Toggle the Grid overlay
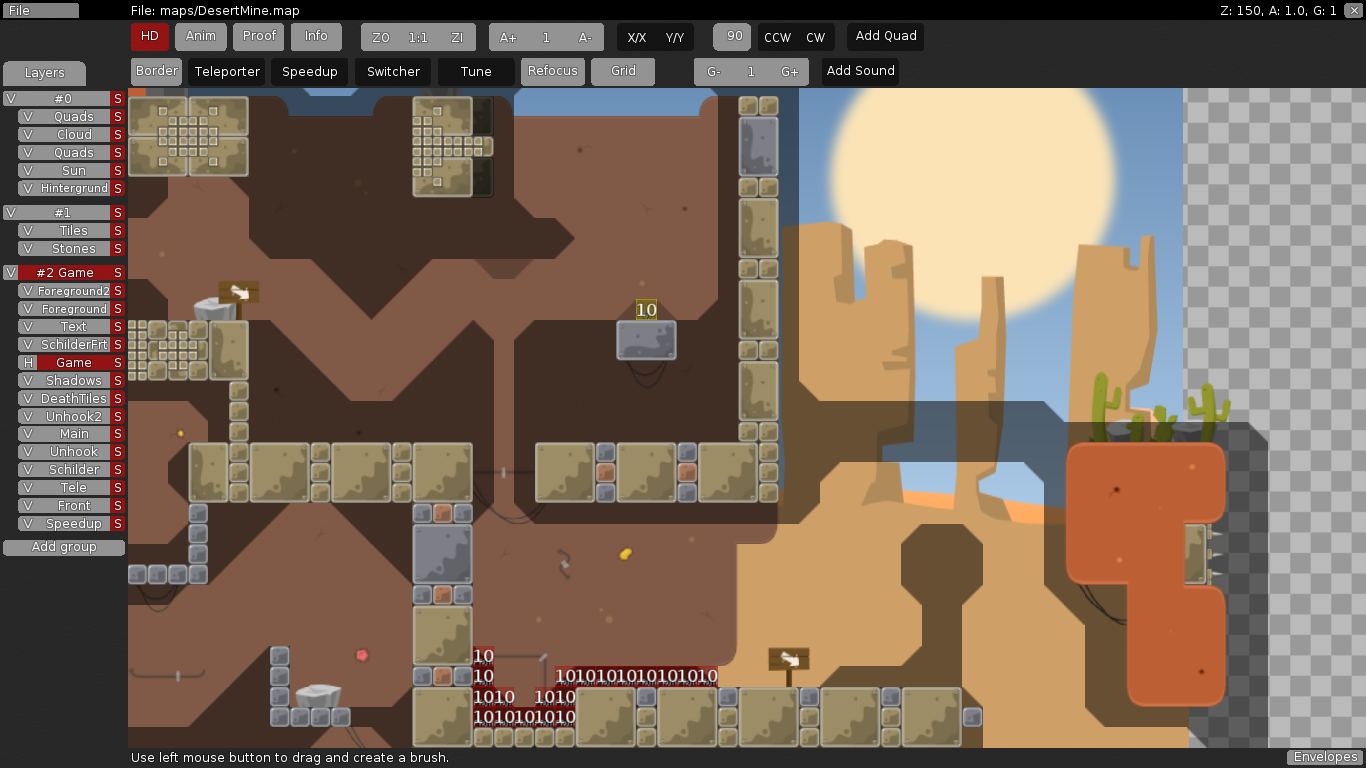The height and width of the screenshot is (768, 1366). [x=622, y=71]
